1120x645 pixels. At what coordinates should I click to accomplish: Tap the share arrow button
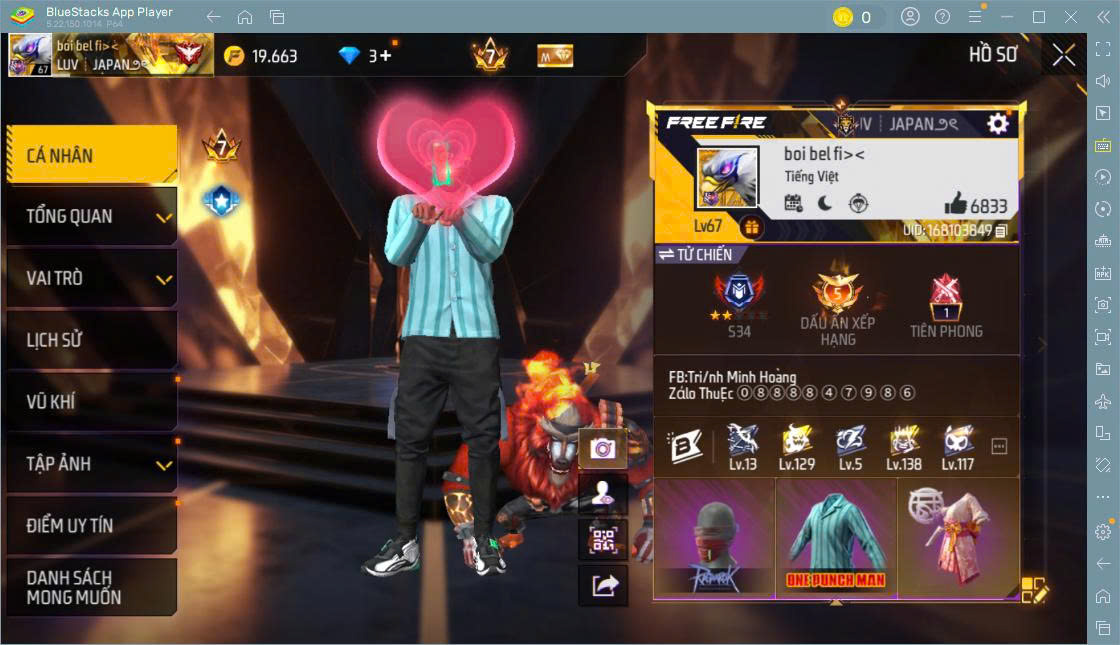click(x=603, y=585)
